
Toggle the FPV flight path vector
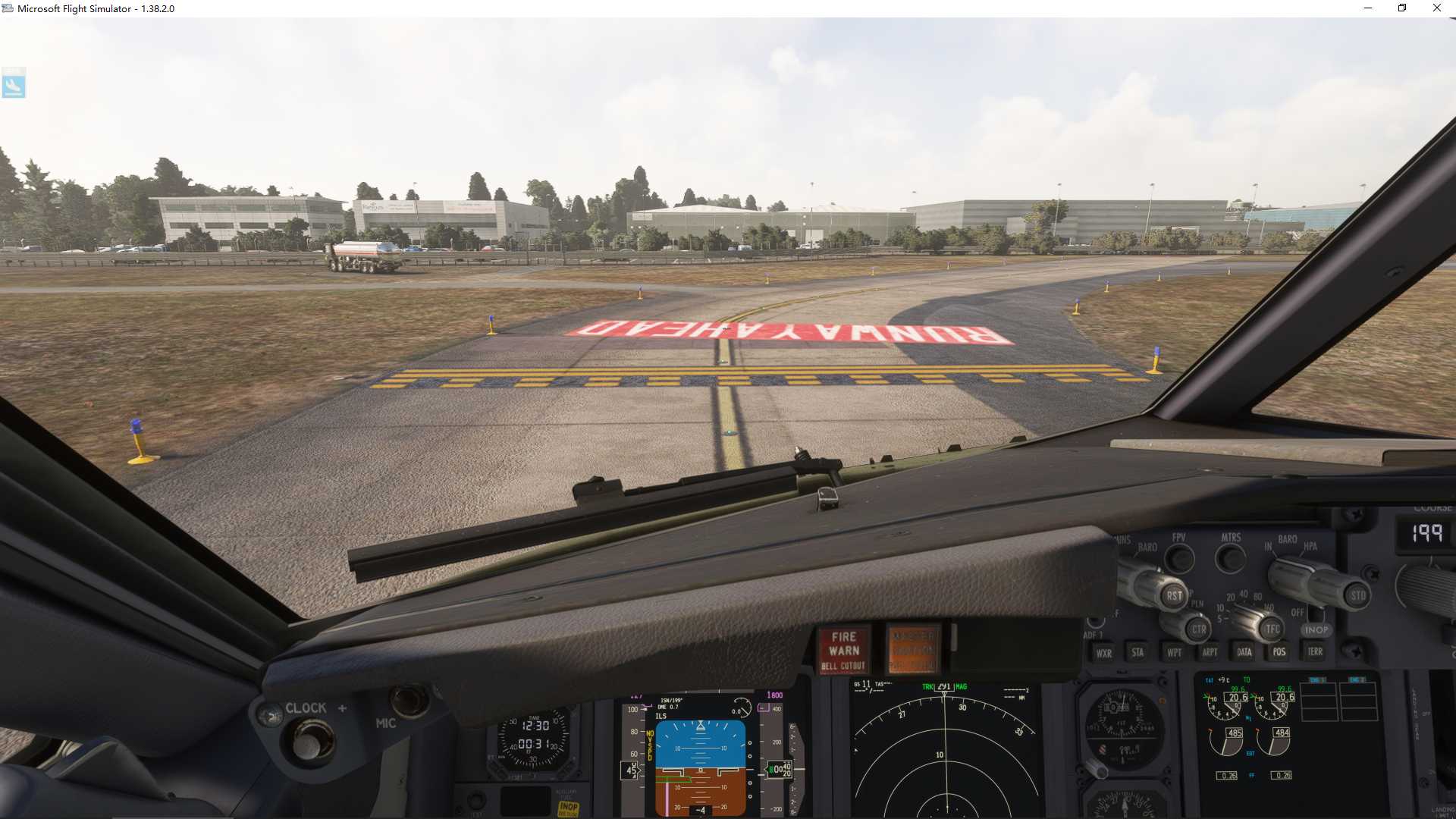click(1178, 558)
